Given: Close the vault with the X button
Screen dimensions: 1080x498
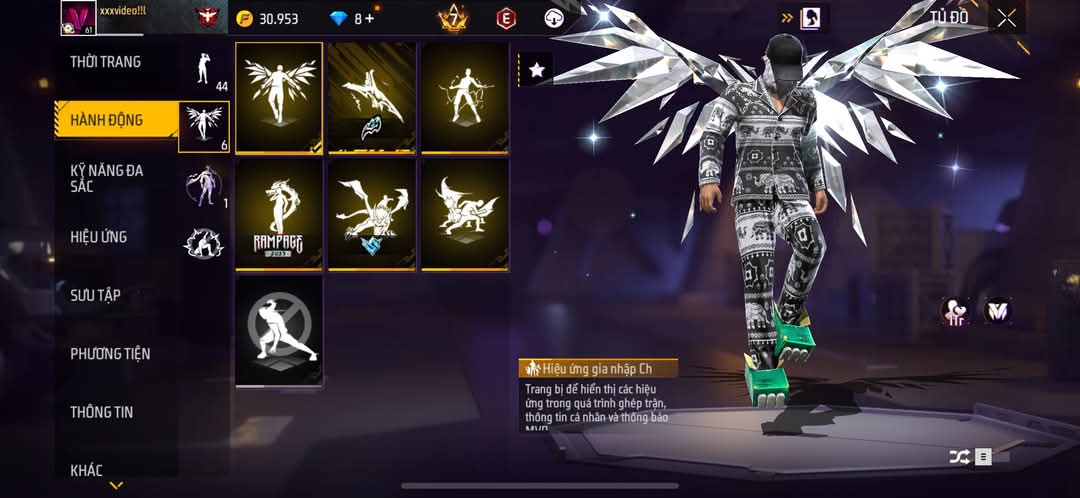Looking at the screenshot, I should pos(1006,17).
